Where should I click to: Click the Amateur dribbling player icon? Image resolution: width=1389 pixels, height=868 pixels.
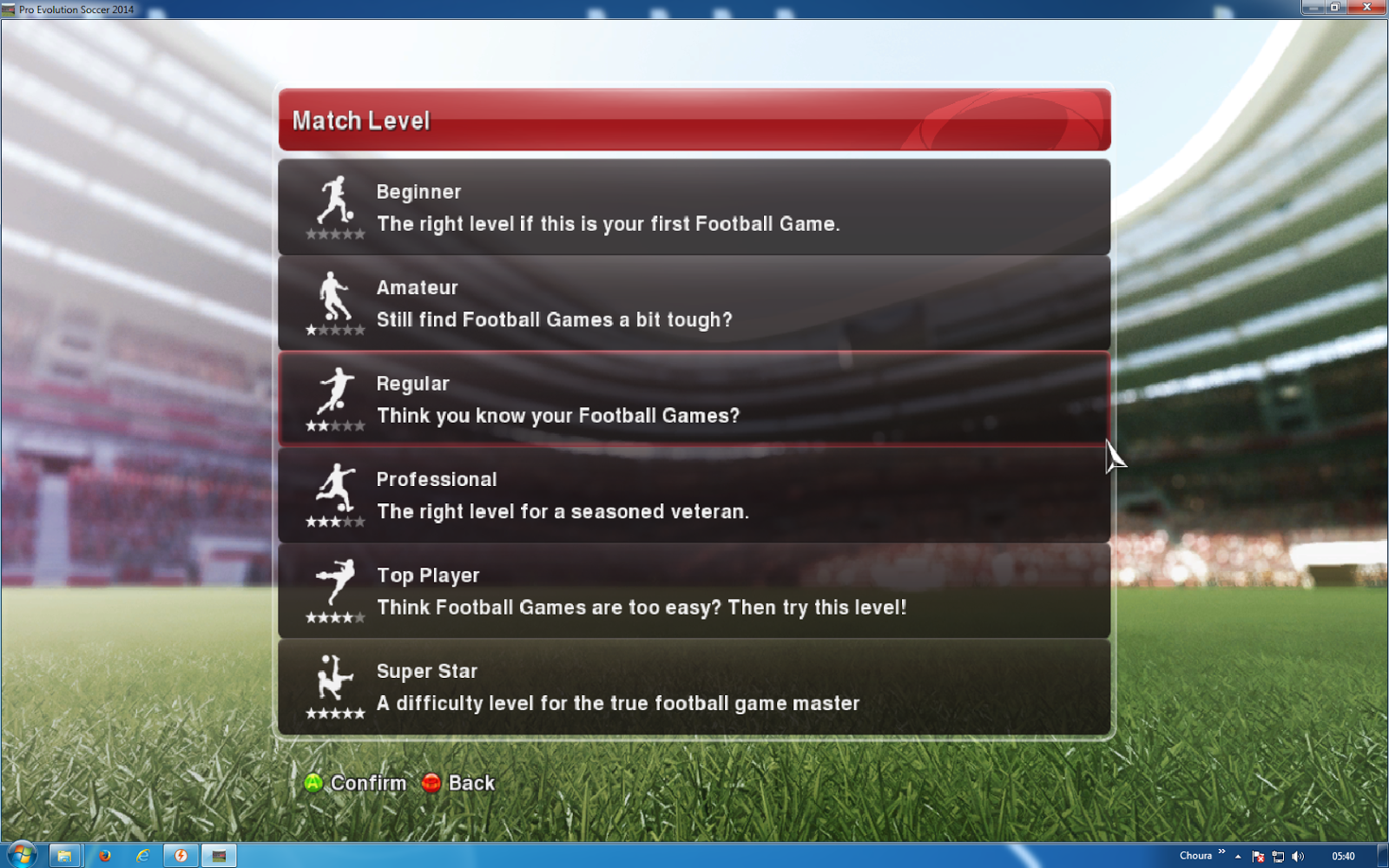(x=334, y=298)
